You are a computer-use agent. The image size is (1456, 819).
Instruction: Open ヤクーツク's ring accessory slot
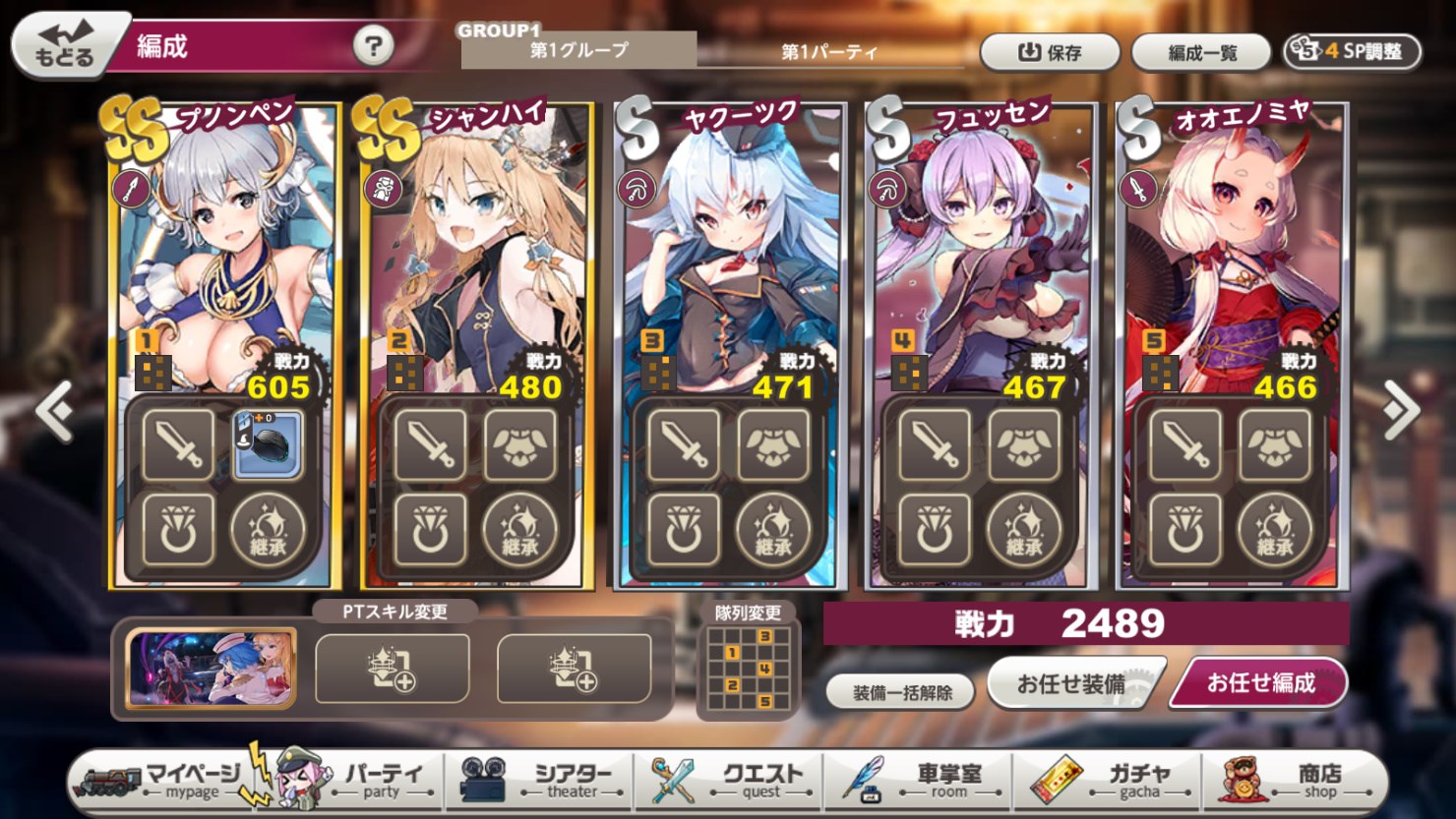click(x=681, y=528)
